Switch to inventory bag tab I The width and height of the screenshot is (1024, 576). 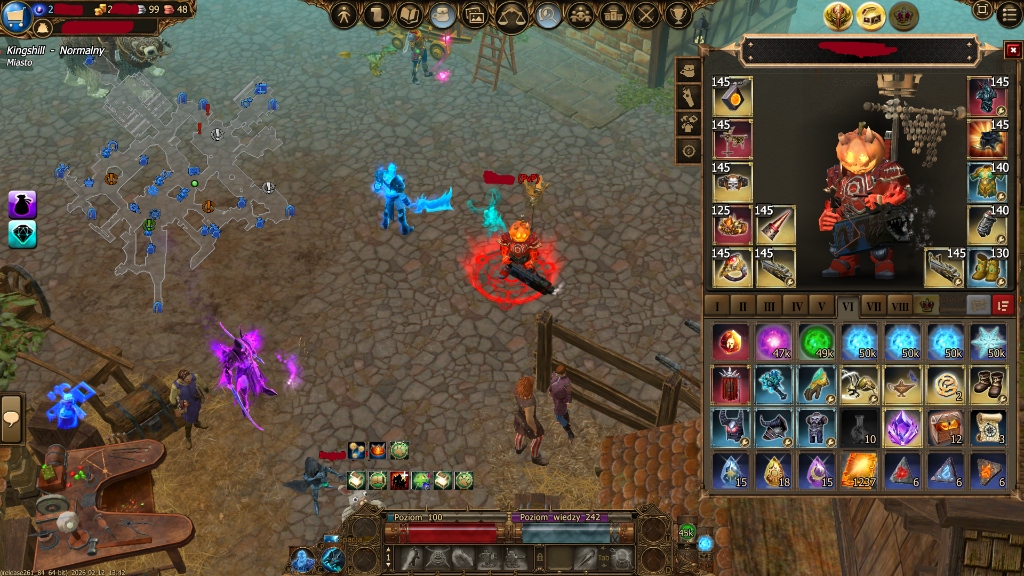pyautogui.click(x=716, y=305)
